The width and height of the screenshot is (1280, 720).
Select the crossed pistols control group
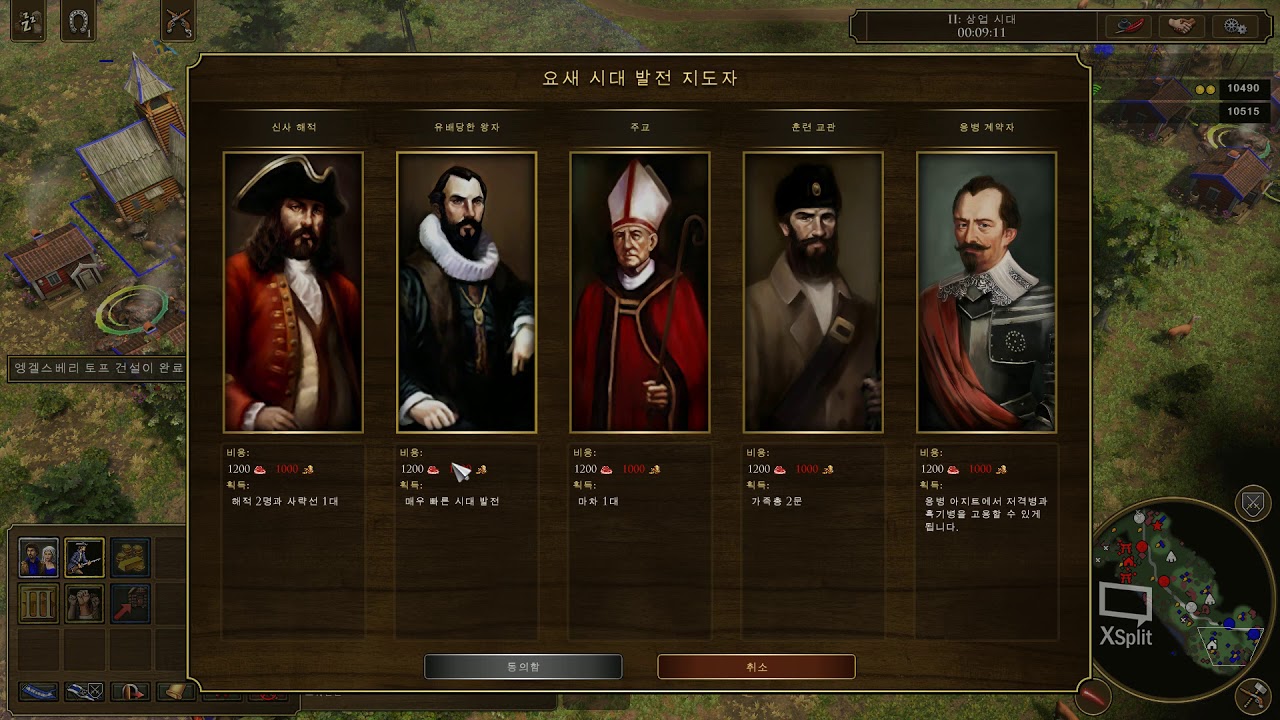coord(177,22)
